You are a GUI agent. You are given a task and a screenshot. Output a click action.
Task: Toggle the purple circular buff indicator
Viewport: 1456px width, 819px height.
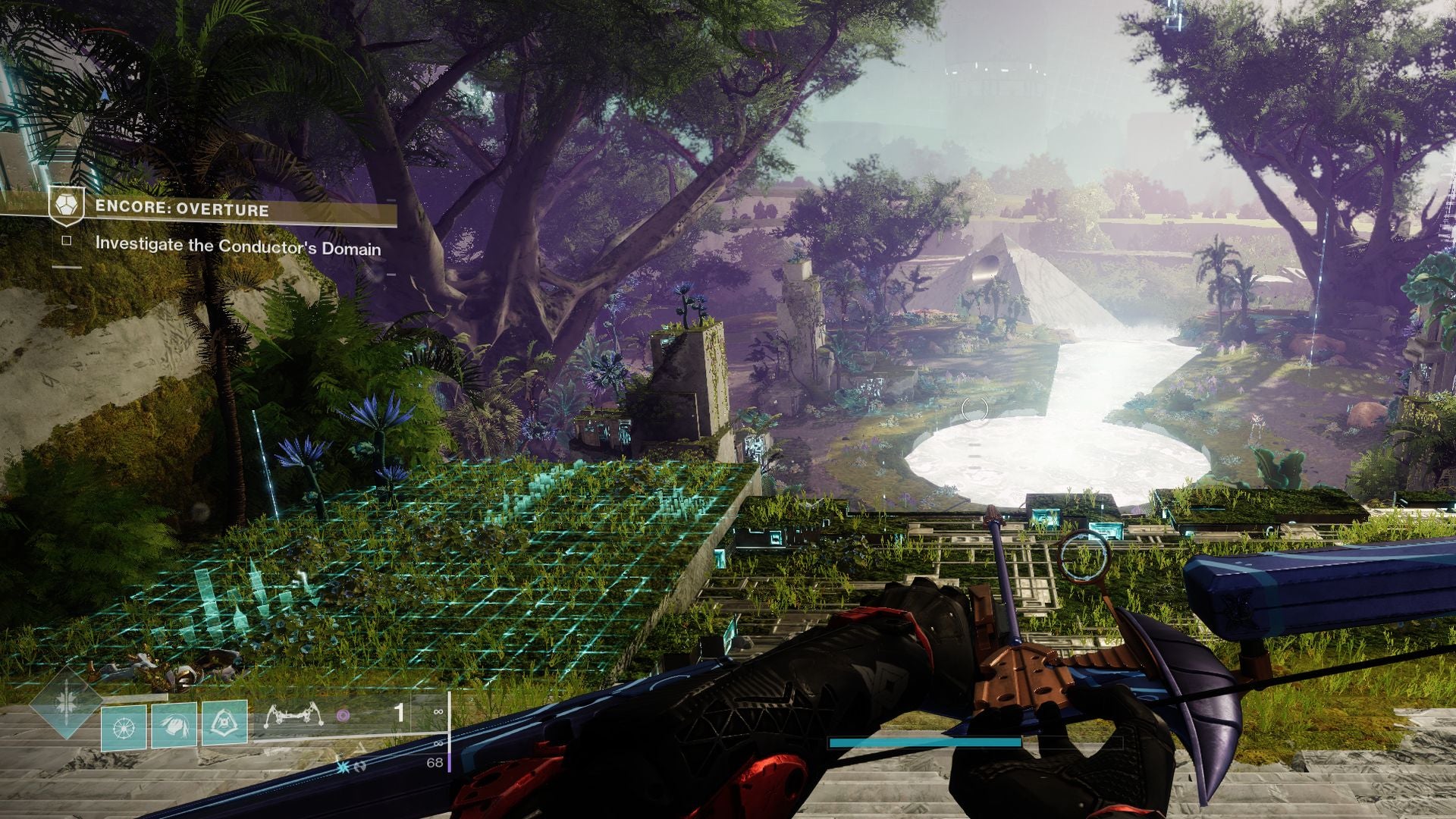tap(343, 716)
